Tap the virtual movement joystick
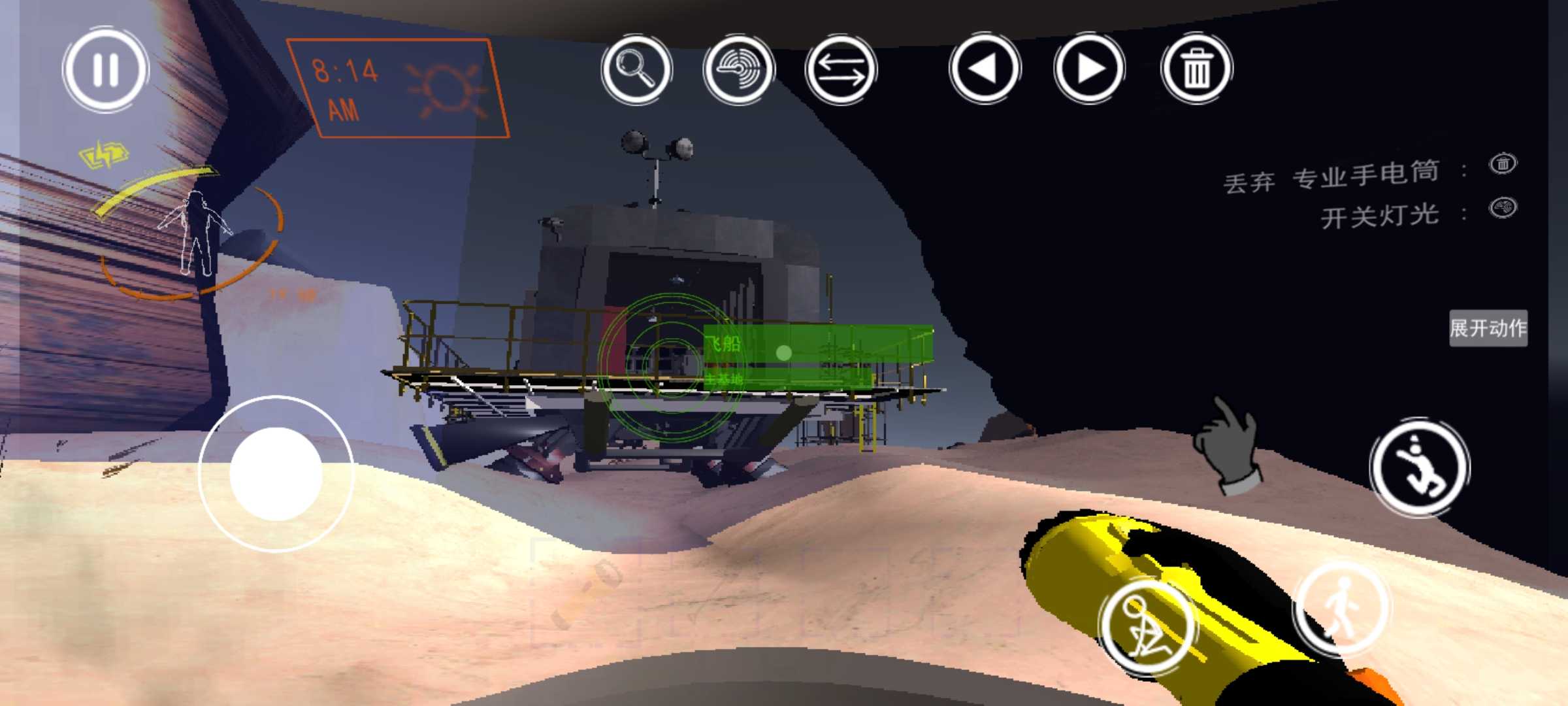 coord(276,474)
